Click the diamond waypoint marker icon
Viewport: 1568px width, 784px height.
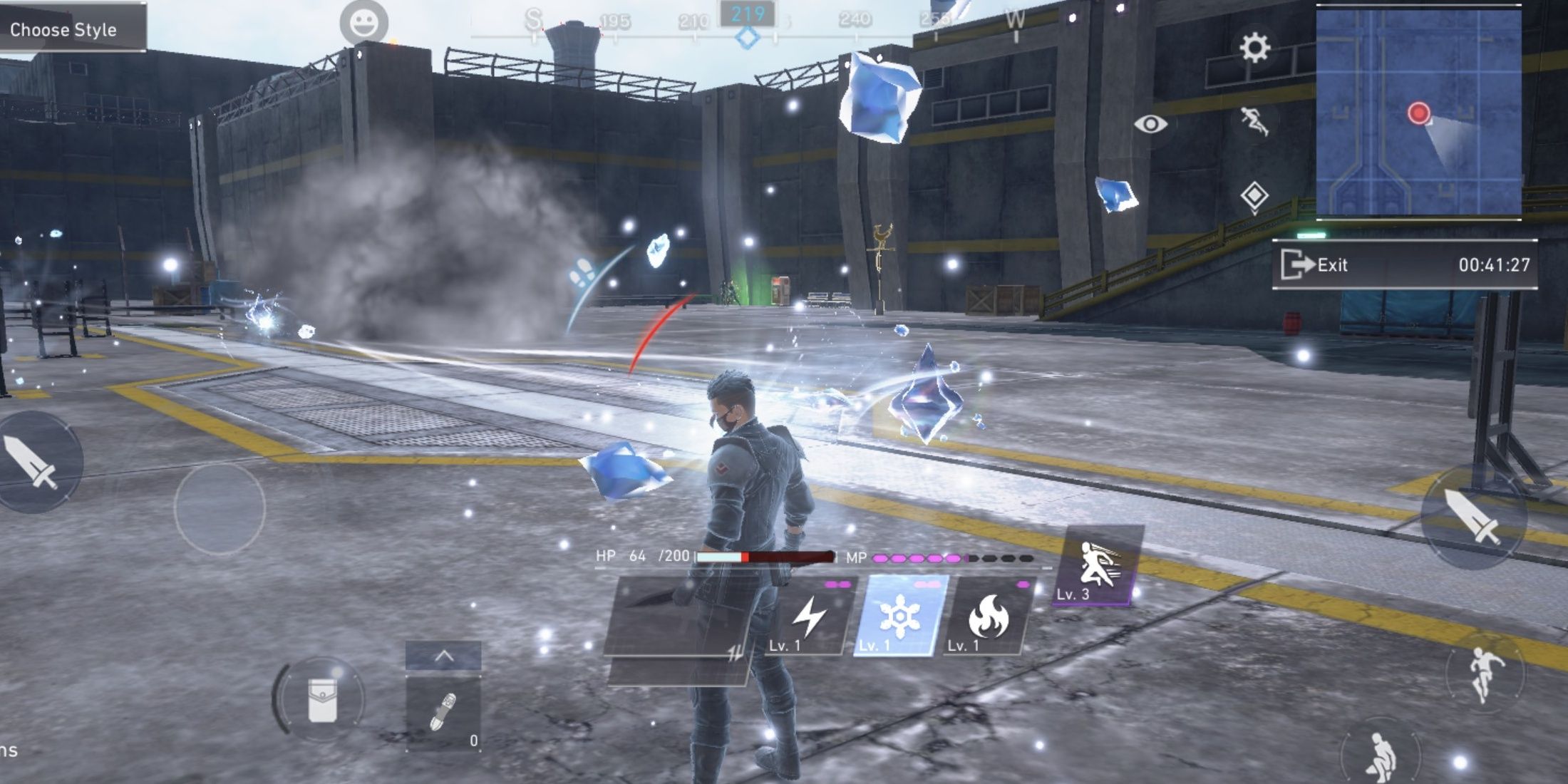click(1254, 196)
